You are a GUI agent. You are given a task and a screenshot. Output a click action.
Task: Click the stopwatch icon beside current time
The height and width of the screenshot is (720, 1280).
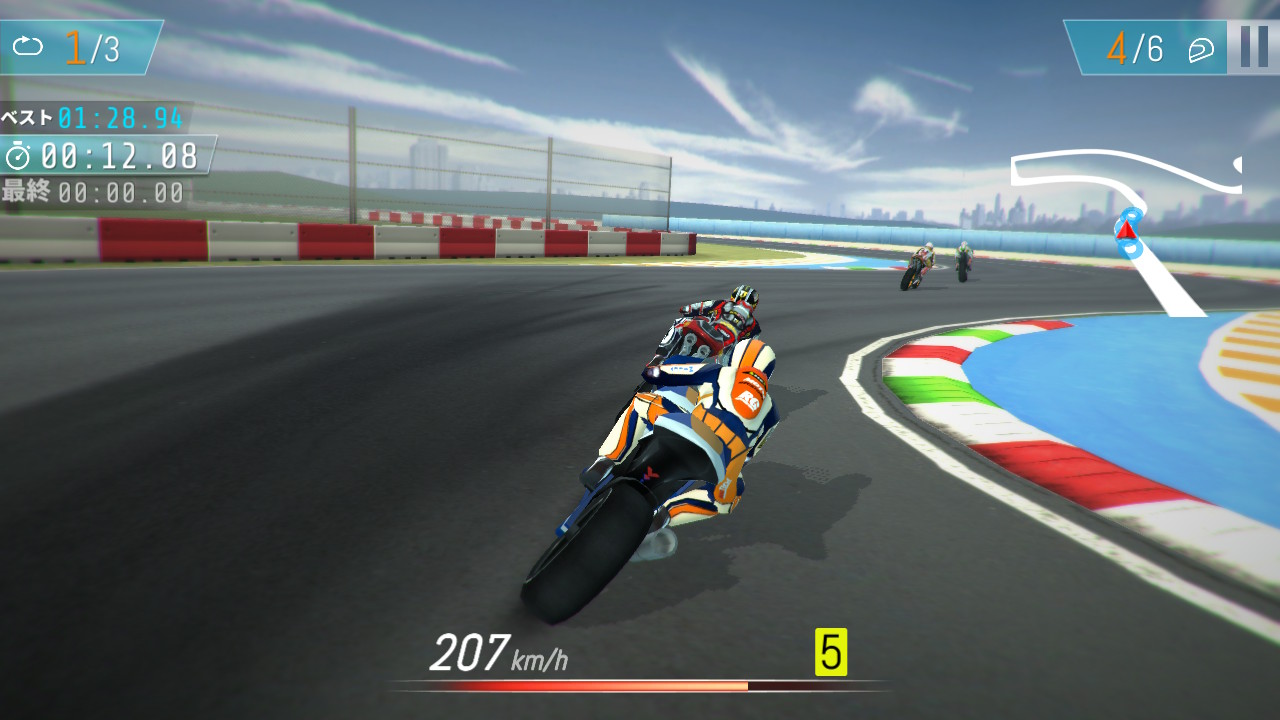[x=18, y=155]
